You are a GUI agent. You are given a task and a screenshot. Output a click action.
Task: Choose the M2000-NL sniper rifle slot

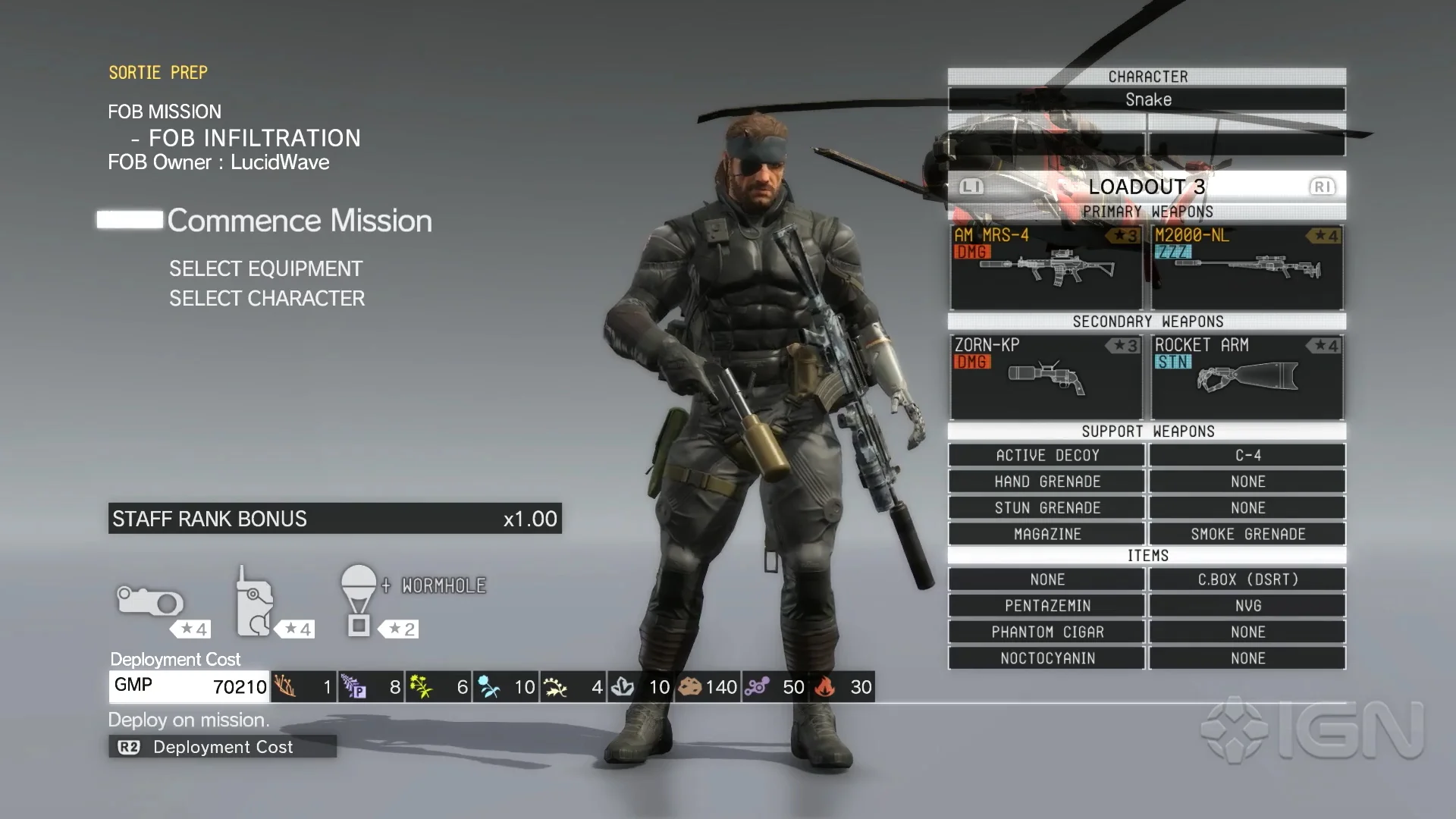1247,266
